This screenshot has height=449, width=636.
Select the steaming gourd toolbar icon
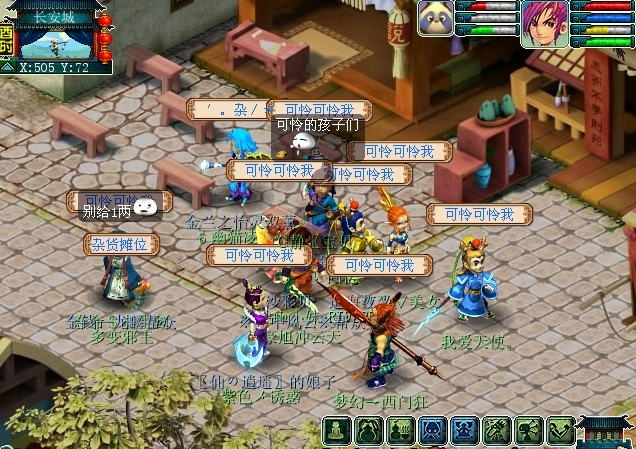click(x=400, y=431)
